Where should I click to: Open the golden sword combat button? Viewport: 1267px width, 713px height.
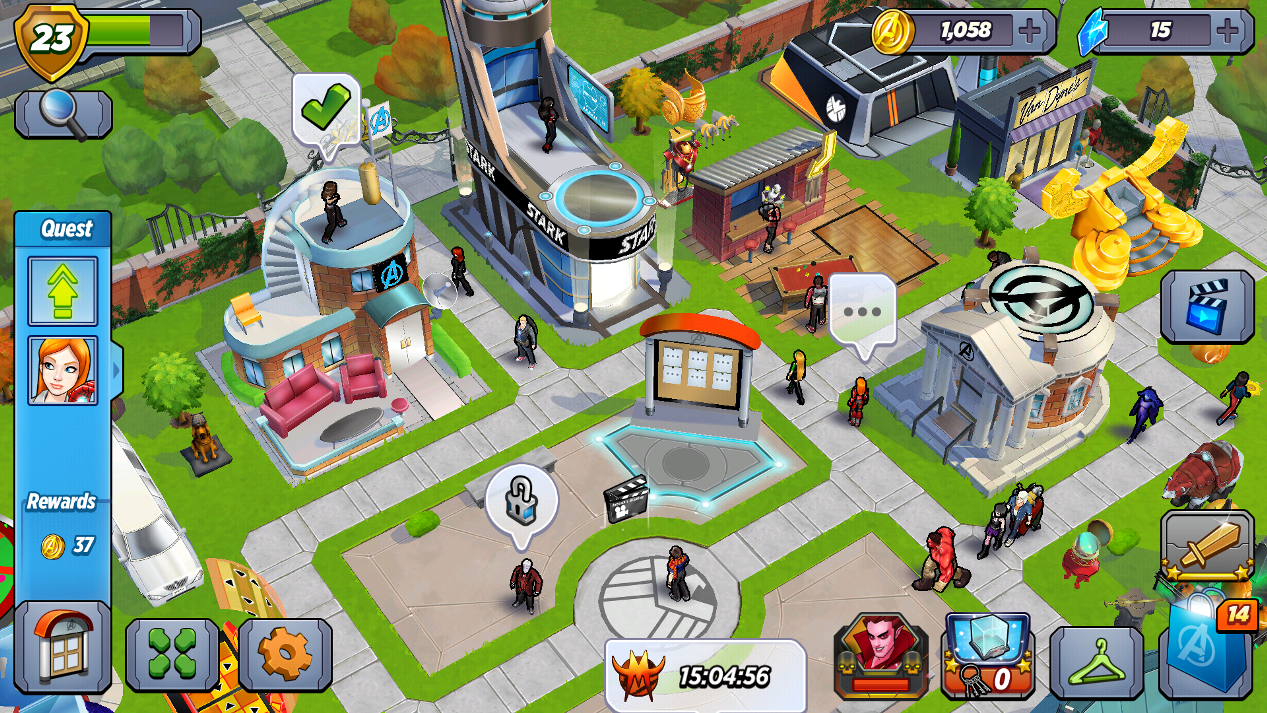click(x=1207, y=546)
